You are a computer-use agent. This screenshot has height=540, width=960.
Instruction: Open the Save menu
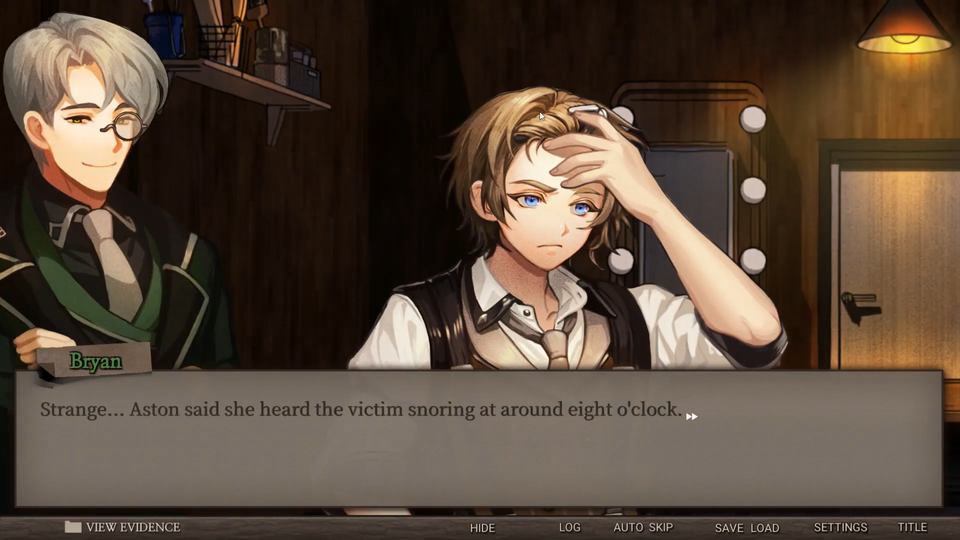(x=729, y=527)
